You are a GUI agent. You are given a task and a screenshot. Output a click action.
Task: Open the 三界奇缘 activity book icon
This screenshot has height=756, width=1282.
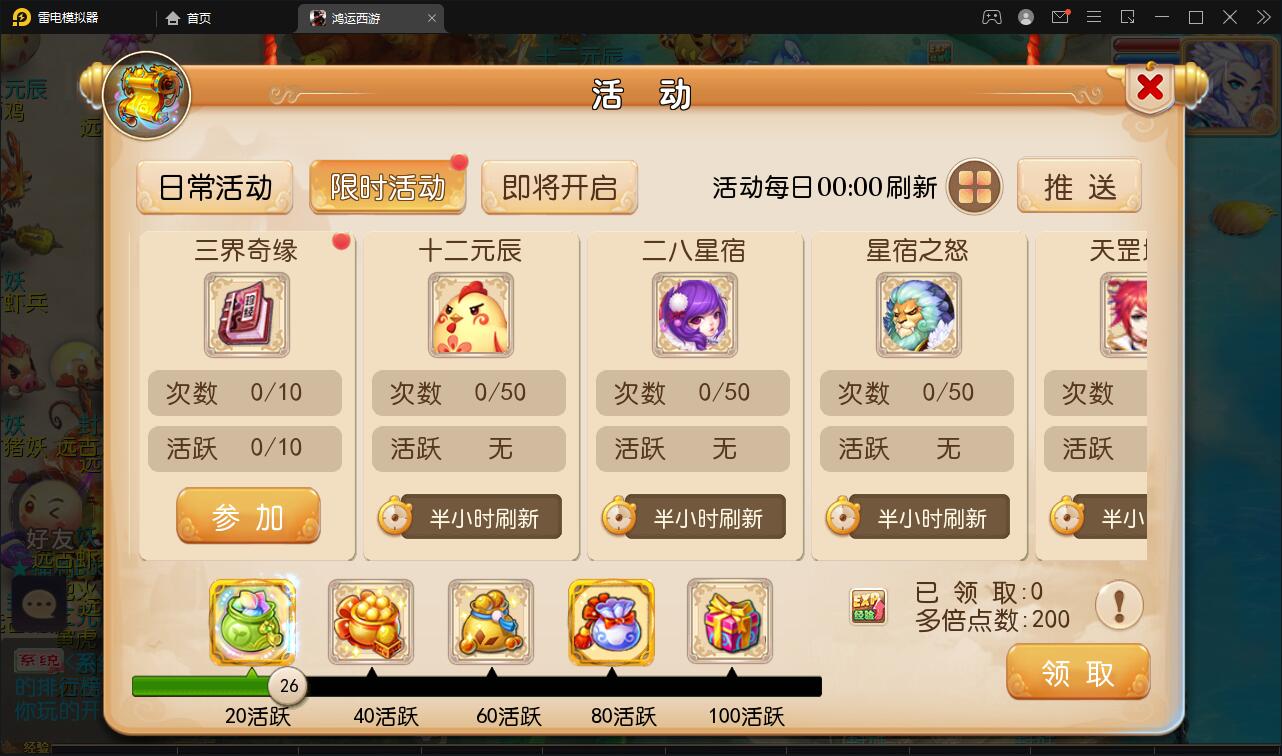(245, 315)
